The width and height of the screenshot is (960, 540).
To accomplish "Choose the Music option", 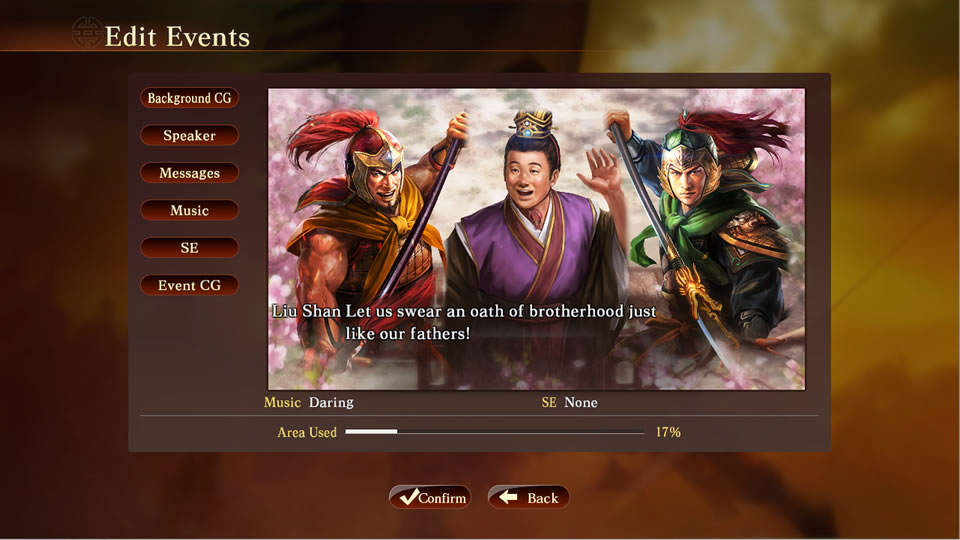I will (189, 210).
